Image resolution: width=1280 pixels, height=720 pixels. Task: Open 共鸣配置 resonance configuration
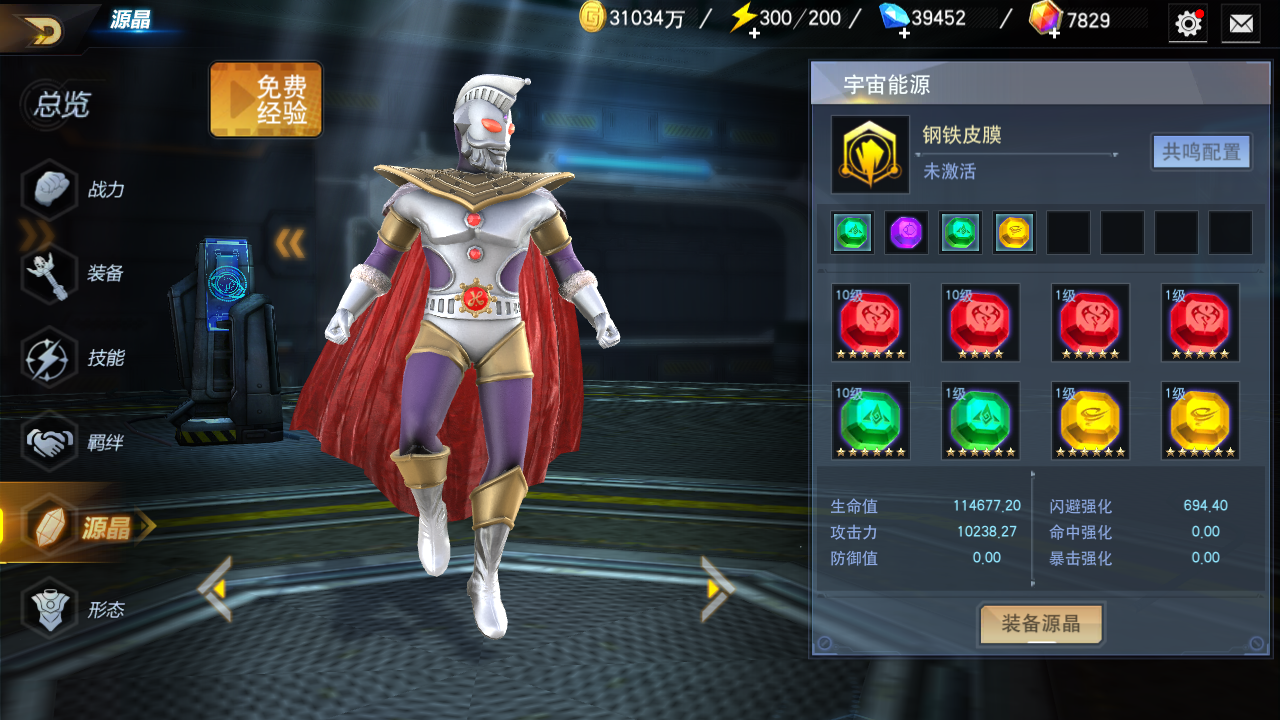click(1201, 152)
